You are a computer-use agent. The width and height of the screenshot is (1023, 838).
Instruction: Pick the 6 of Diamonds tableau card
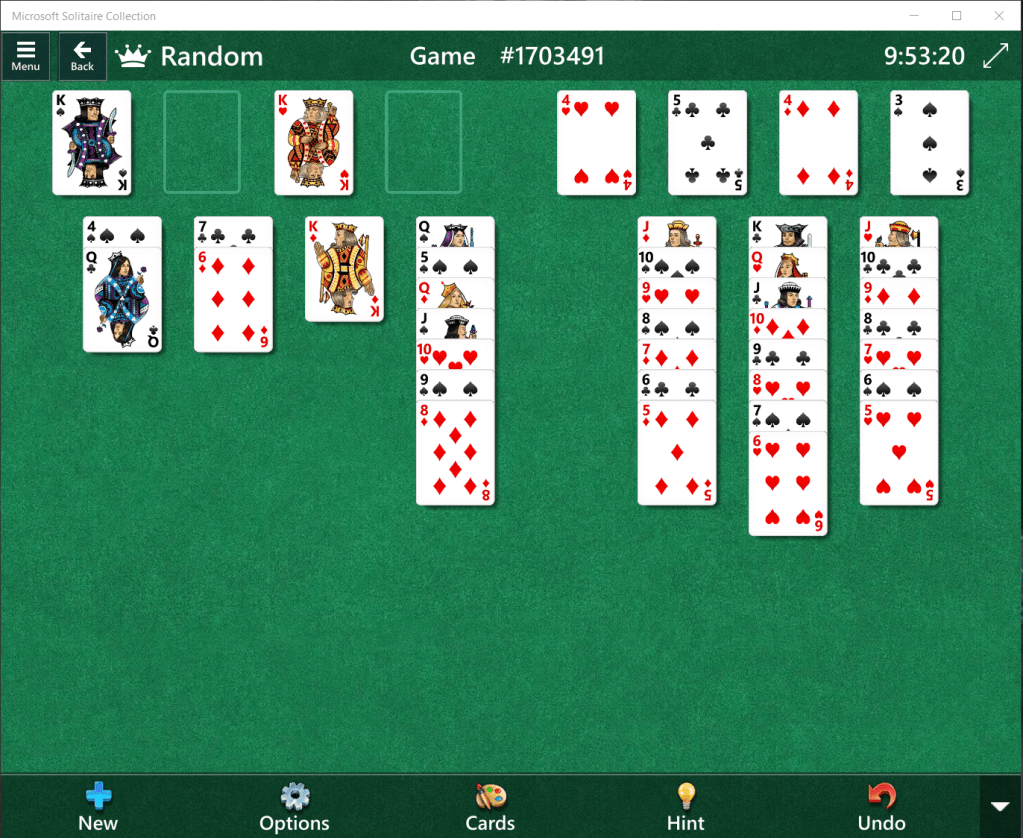233,300
